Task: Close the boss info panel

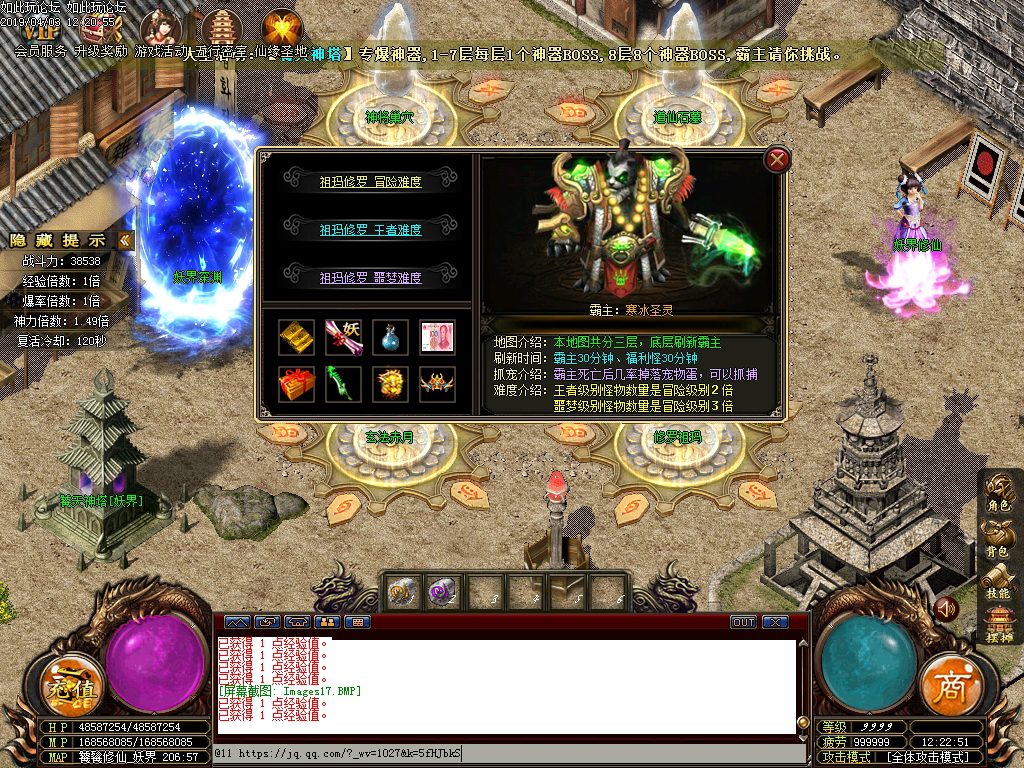Action: pos(777,159)
